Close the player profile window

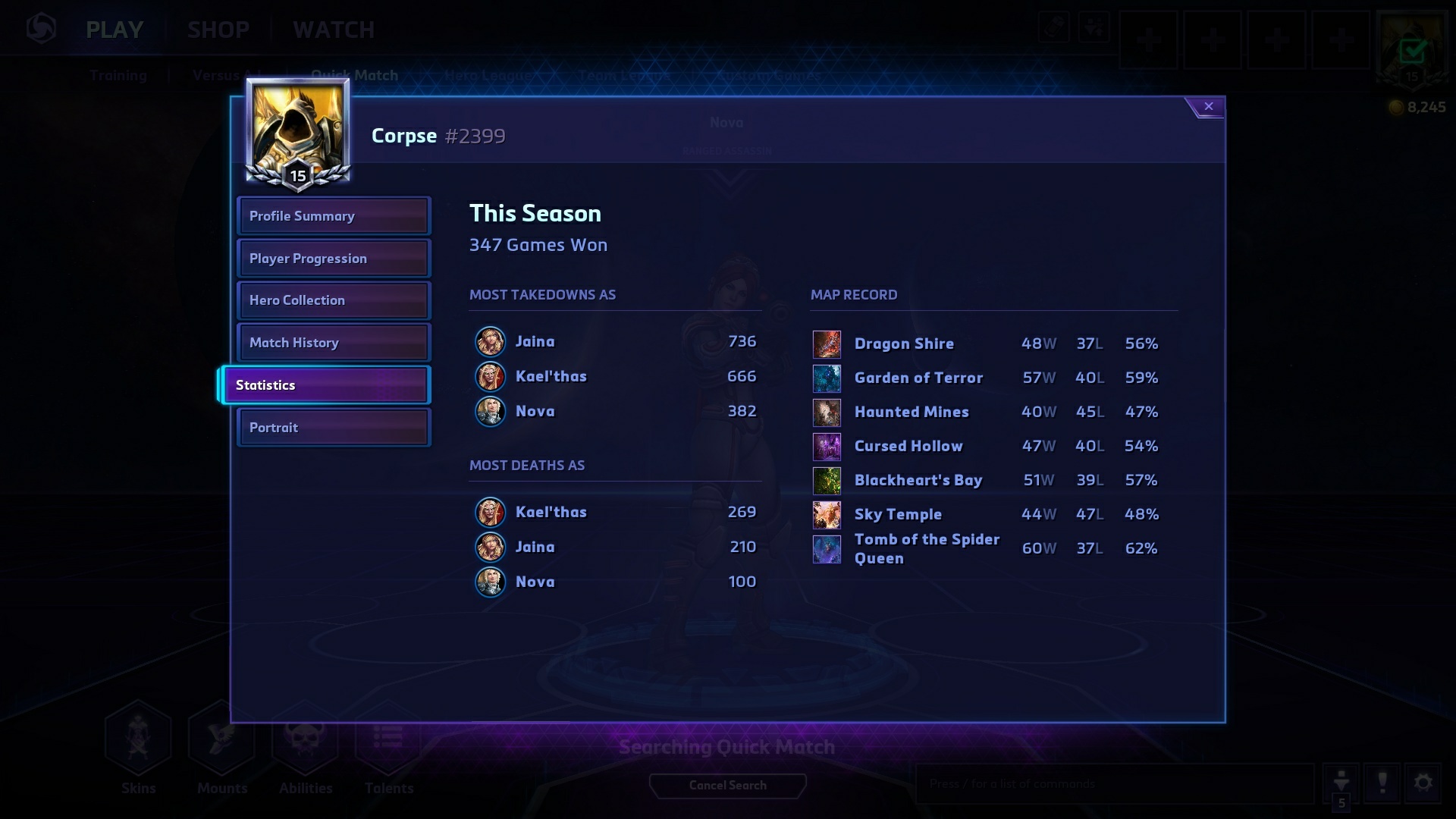[1208, 107]
